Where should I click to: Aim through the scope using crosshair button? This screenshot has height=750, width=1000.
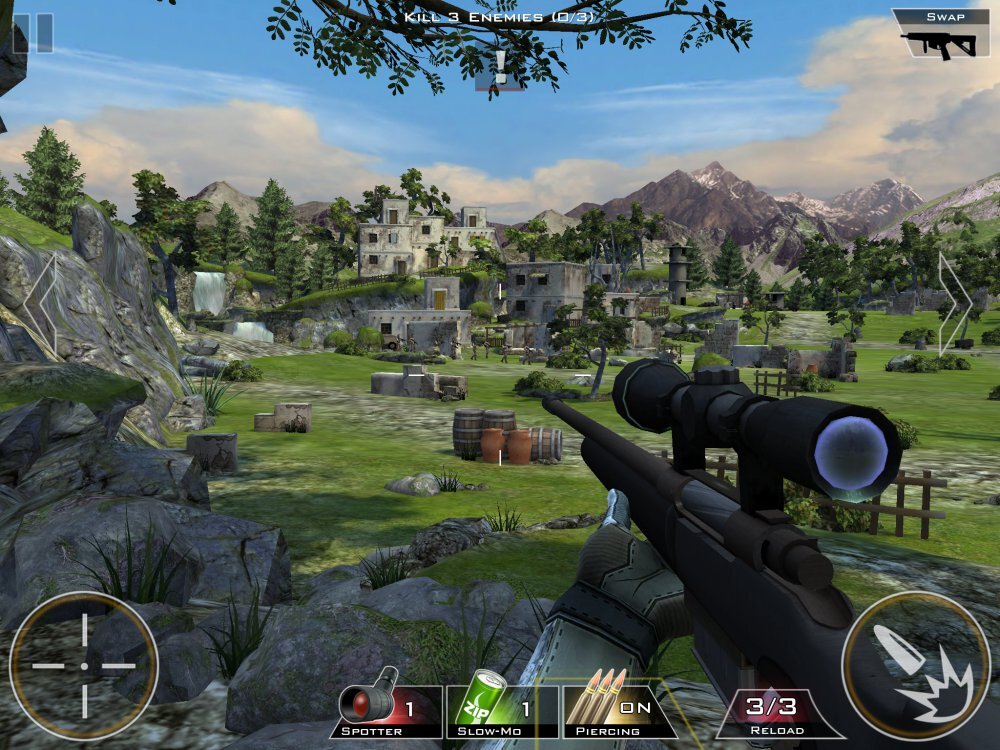84,665
